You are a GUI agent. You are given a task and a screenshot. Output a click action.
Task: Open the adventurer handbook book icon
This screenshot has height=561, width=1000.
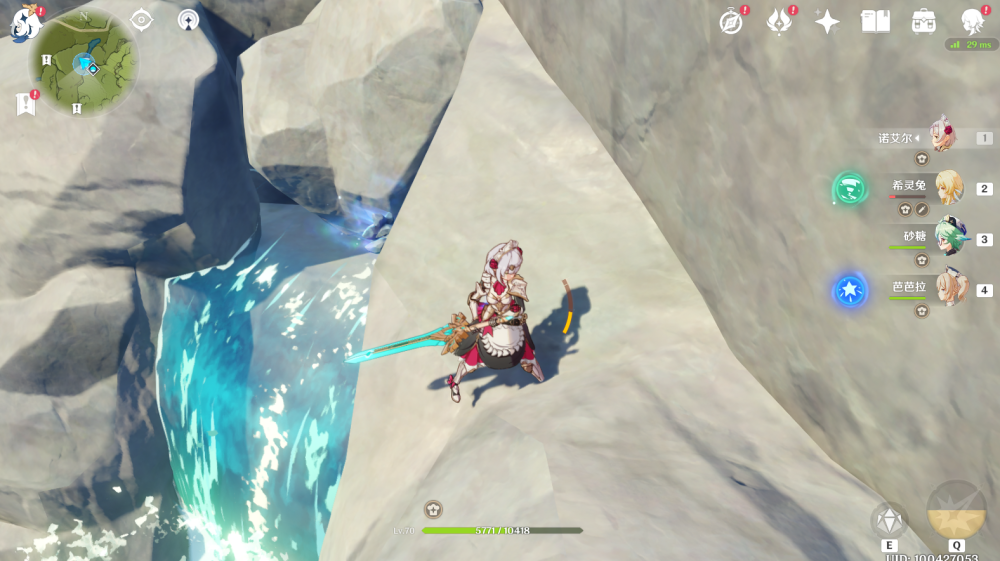pyautogui.click(x=875, y=22)
